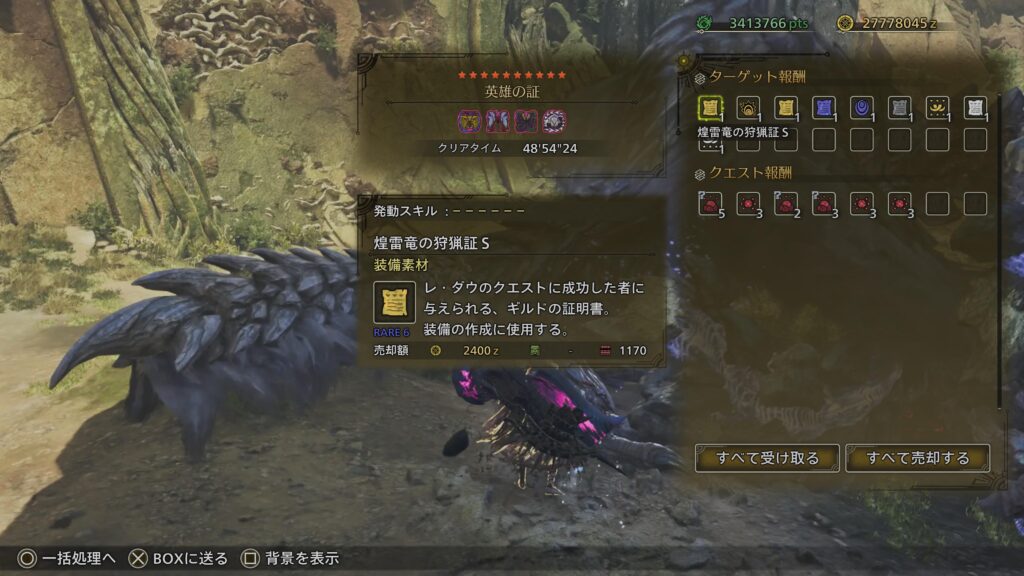Select the gold spiky orb reward slot

(748, 108)
